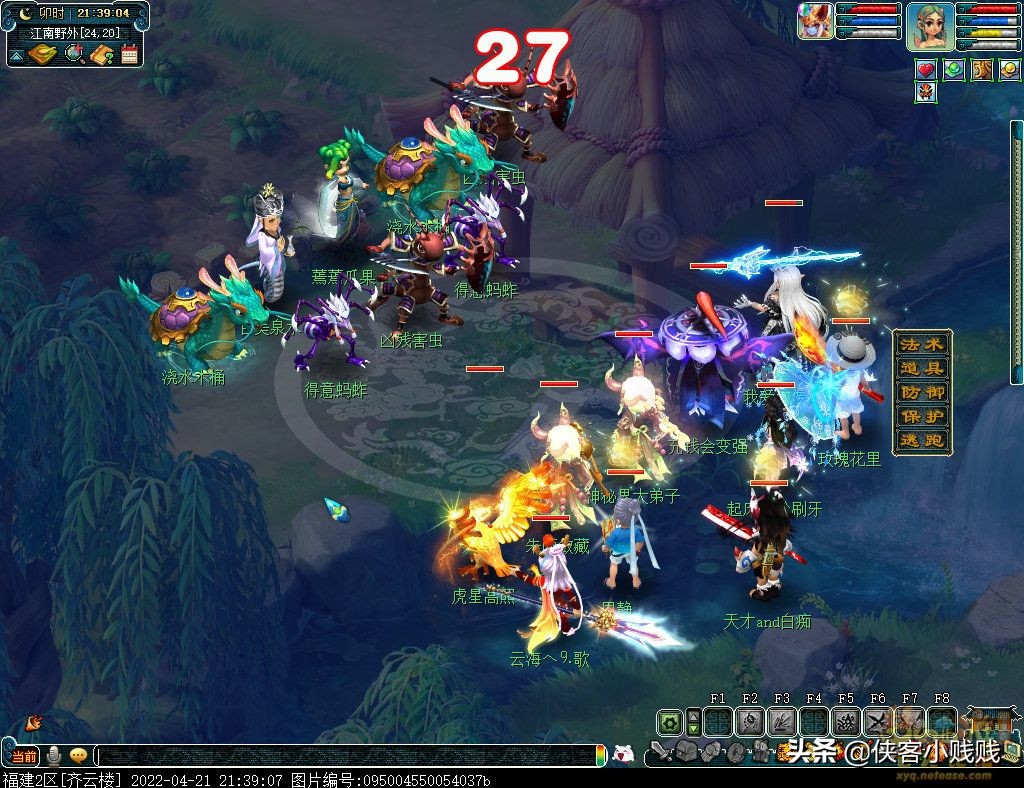Open the calendar icon under the clock
1024x788 pixels.
coord(129,54)
